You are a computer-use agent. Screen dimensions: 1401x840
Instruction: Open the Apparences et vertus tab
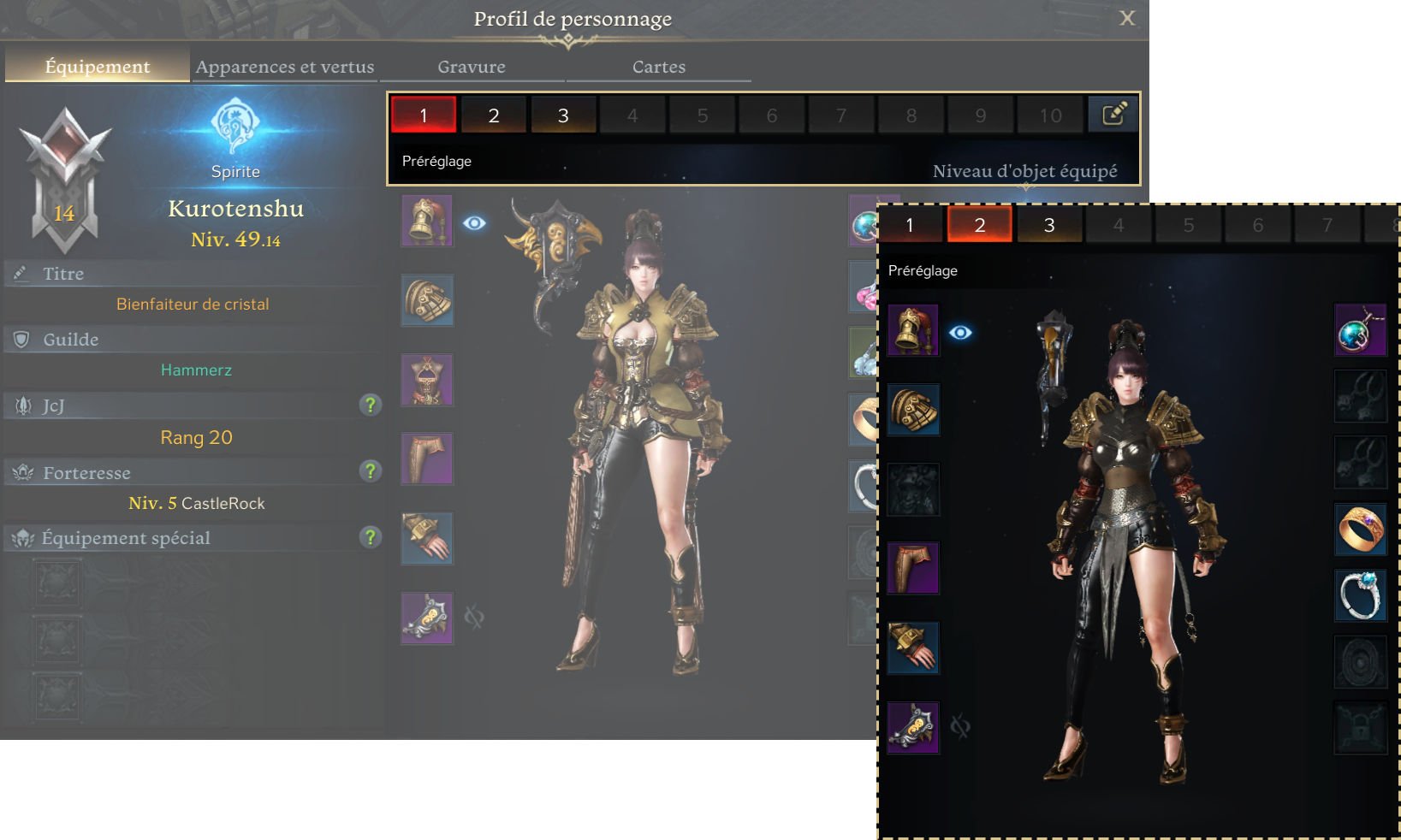[285, 67]
